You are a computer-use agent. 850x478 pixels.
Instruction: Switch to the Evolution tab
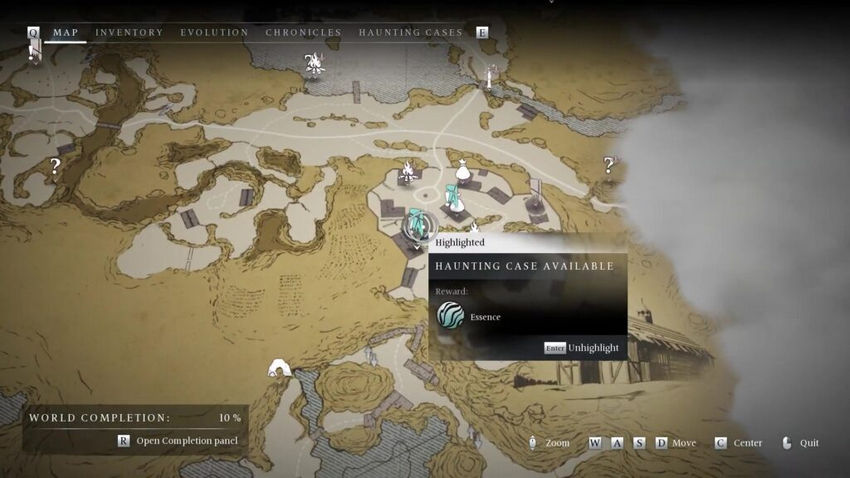[x=214, y=32]
